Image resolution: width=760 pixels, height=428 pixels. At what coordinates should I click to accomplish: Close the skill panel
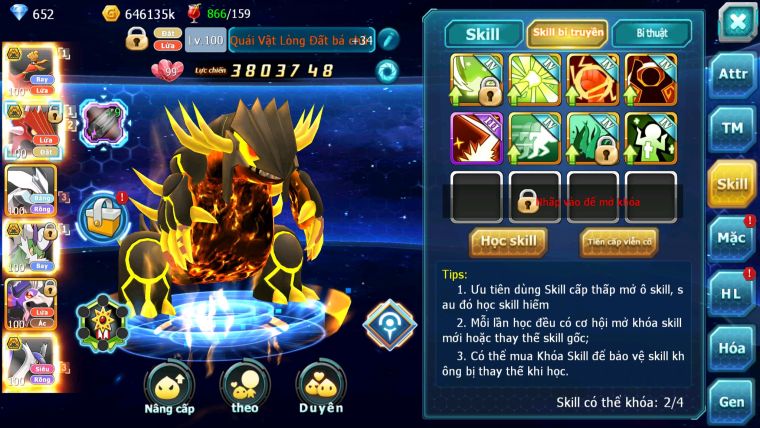[737, 21]
